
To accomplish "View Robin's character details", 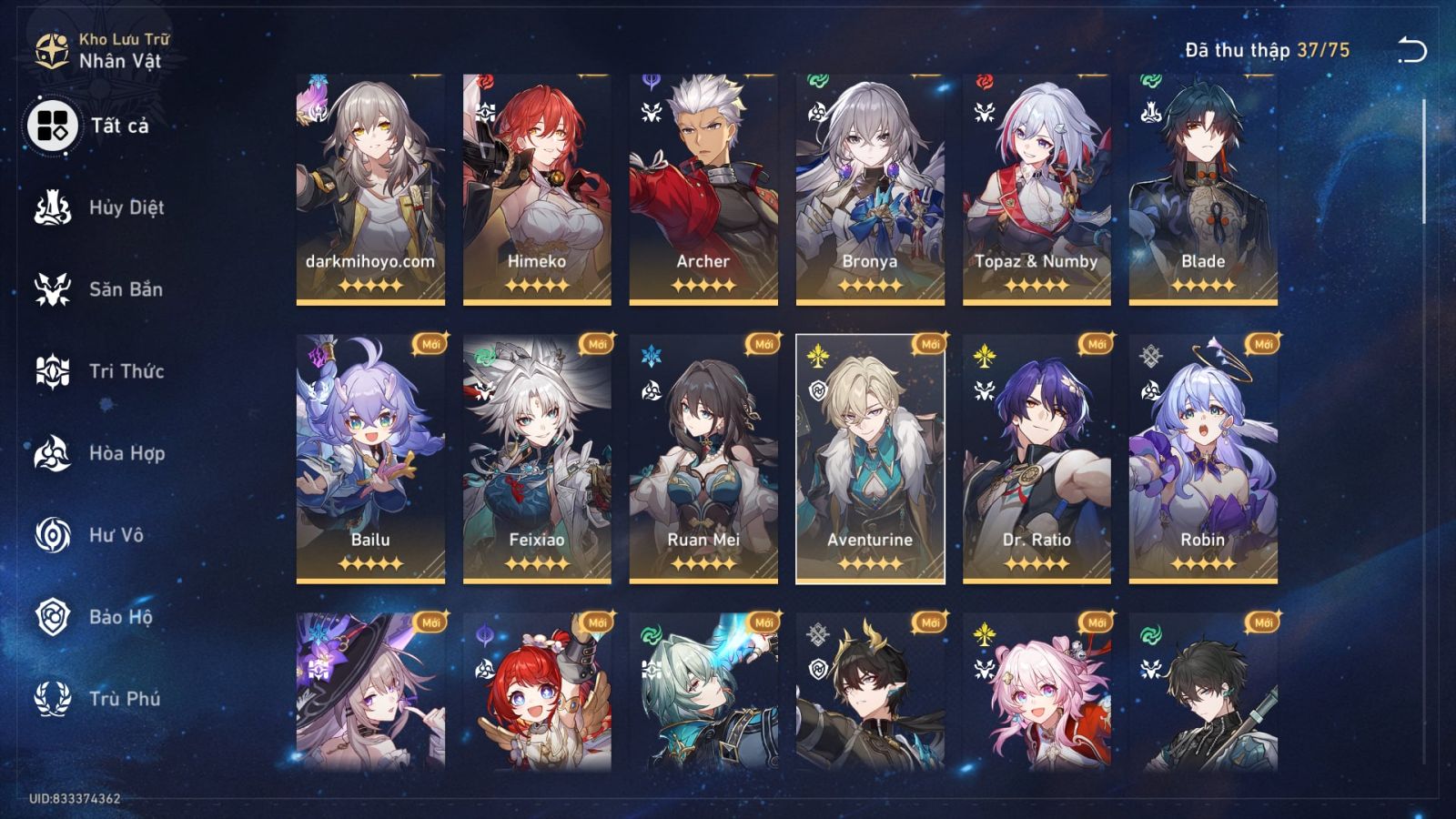I will [x=1203, y=455].
